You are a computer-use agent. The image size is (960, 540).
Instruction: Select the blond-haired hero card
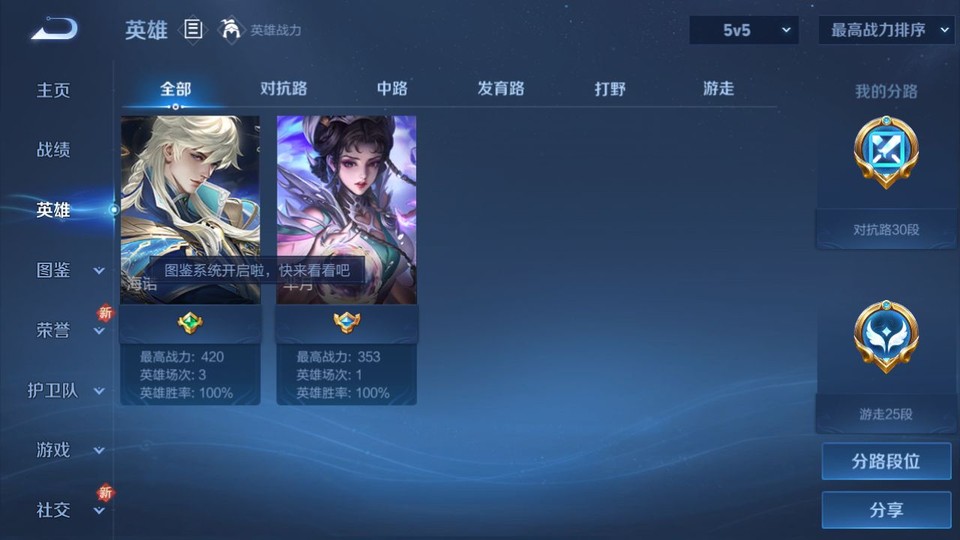(x=190, y=210)
